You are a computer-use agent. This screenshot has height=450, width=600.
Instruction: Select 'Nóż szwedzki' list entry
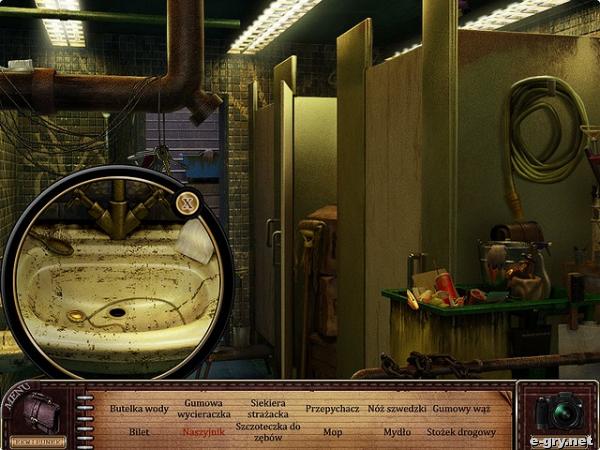(397, 409)
